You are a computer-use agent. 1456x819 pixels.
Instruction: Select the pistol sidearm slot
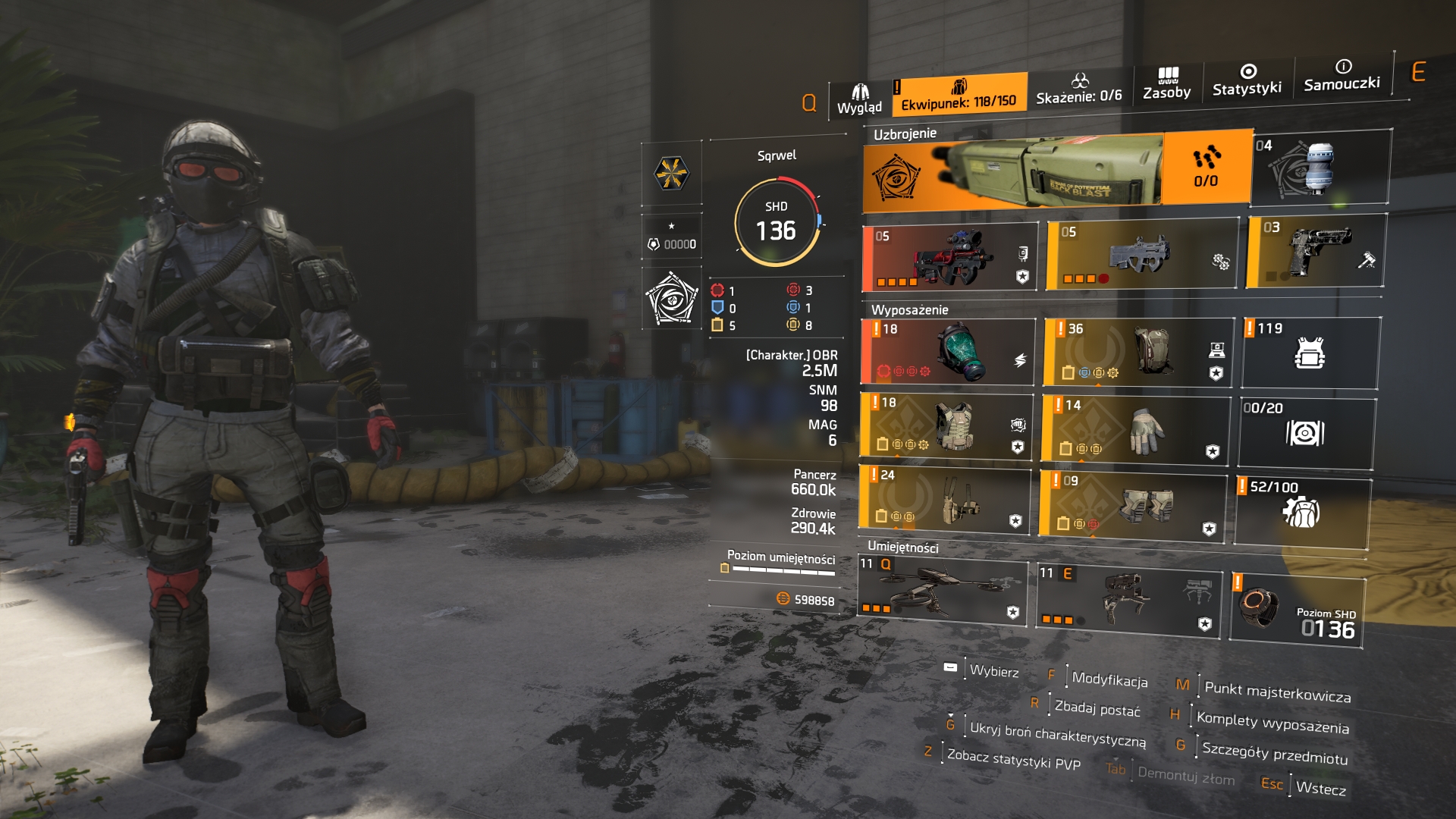pos(1316,252)
